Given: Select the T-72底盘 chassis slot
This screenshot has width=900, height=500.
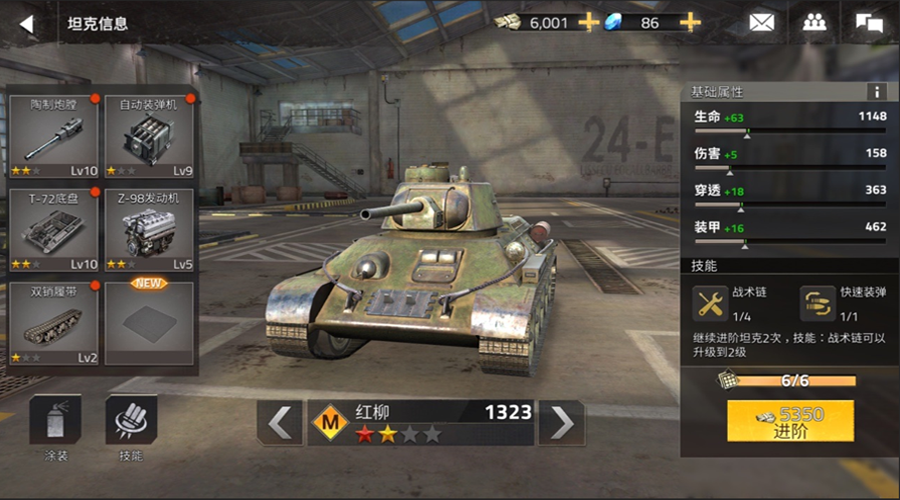Looking at the screenshot, I should pos(54,230).
